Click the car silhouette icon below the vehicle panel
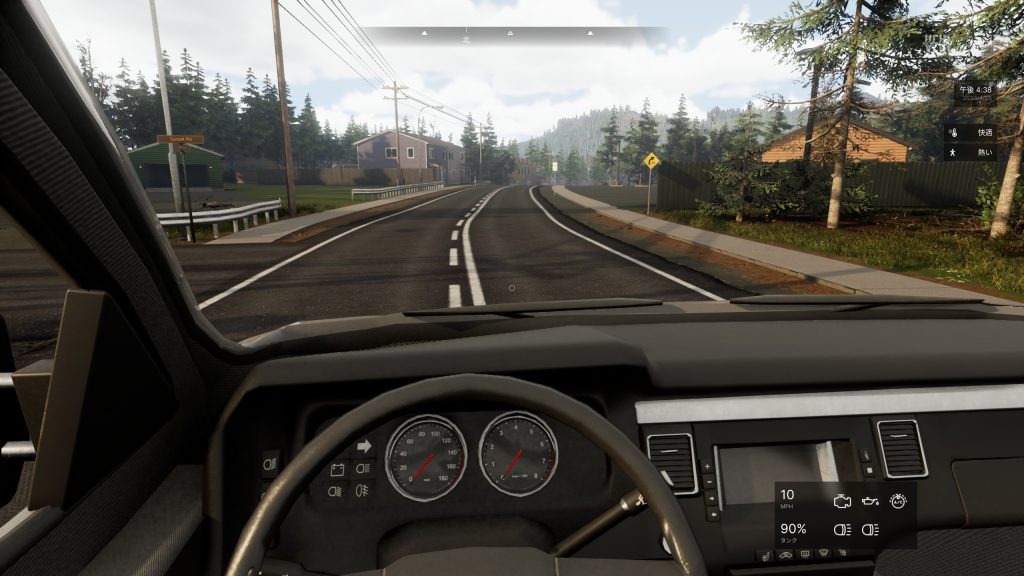1024x576 pixels. 783,553
